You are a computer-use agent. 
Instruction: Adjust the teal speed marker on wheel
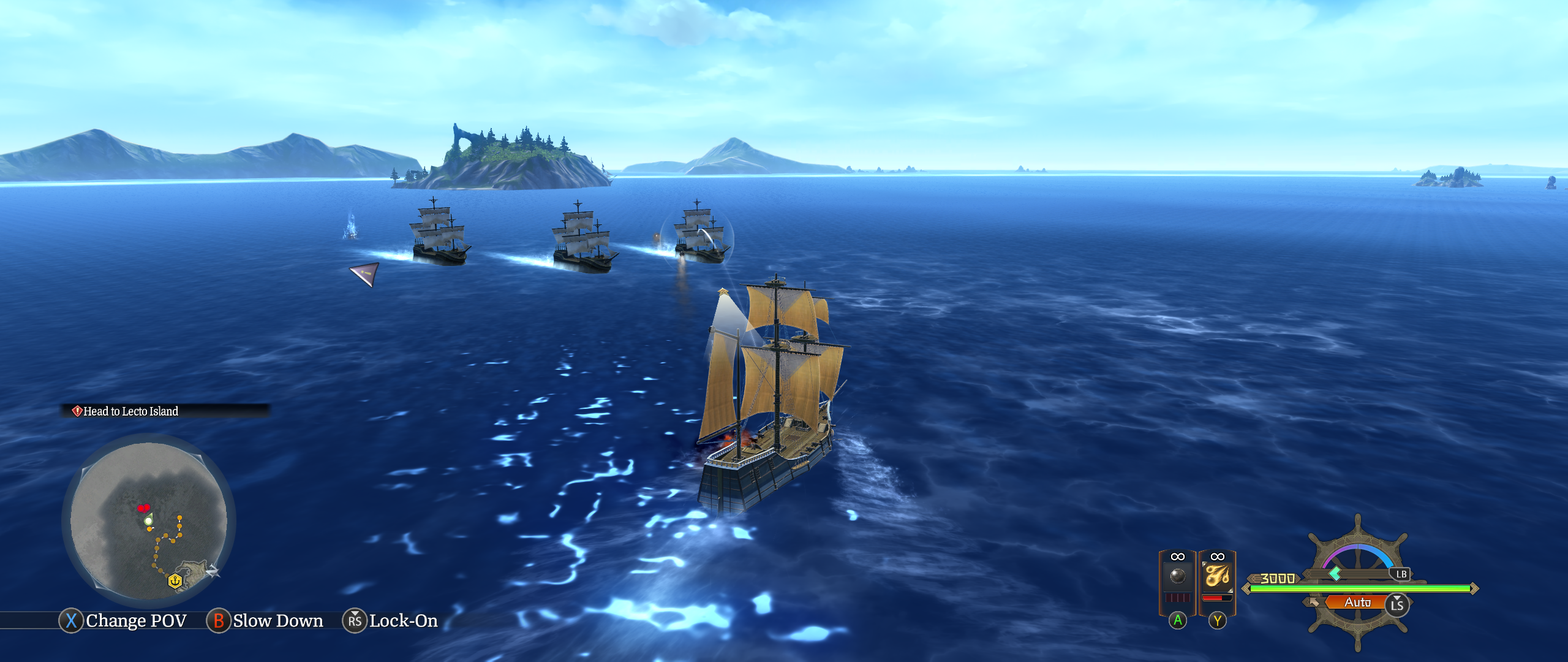(1335, 574)
